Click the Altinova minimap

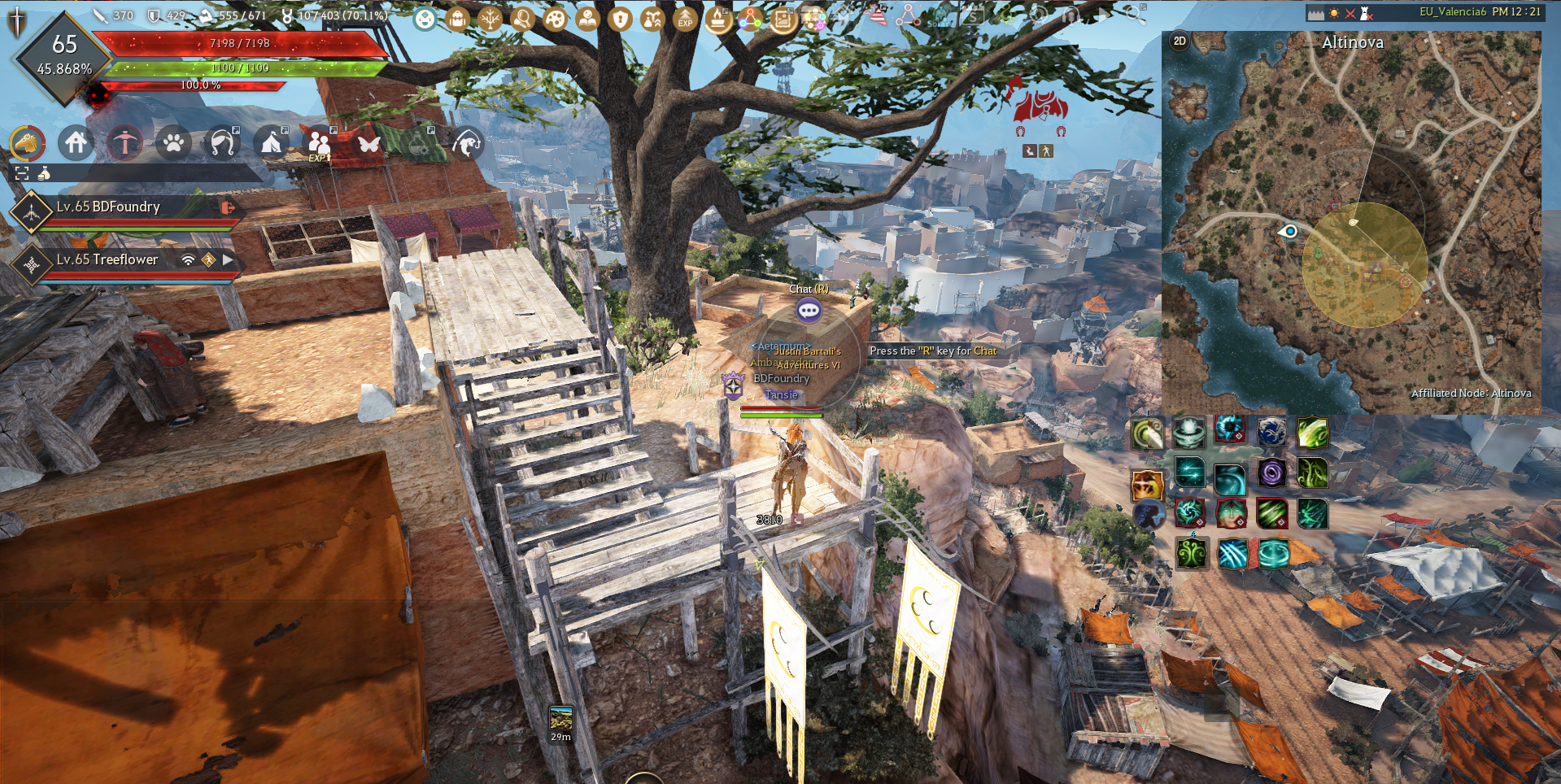click(1351, 221)
